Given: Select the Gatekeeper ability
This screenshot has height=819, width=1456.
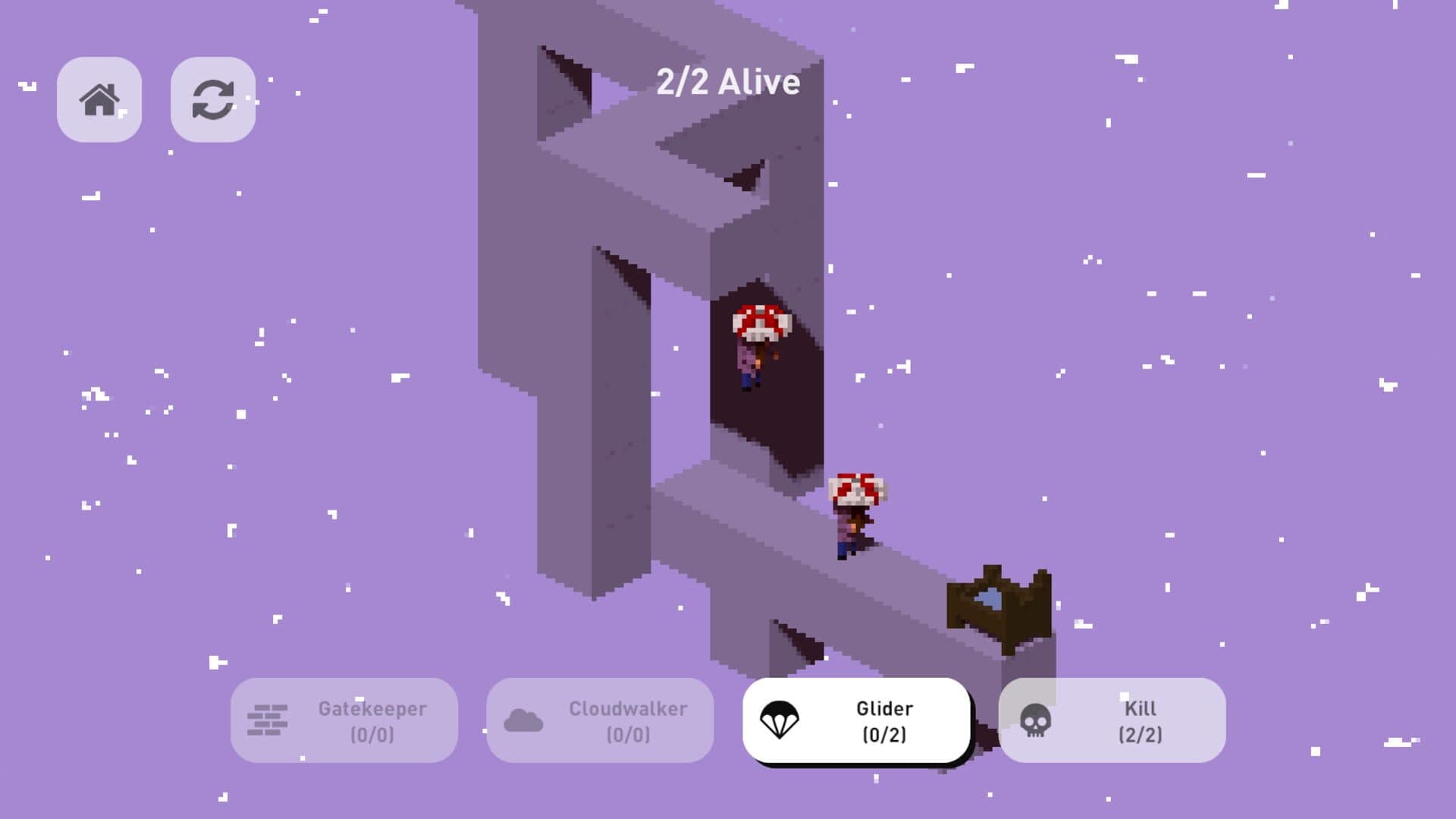Looking at the screenshot, I should point(344,720).
